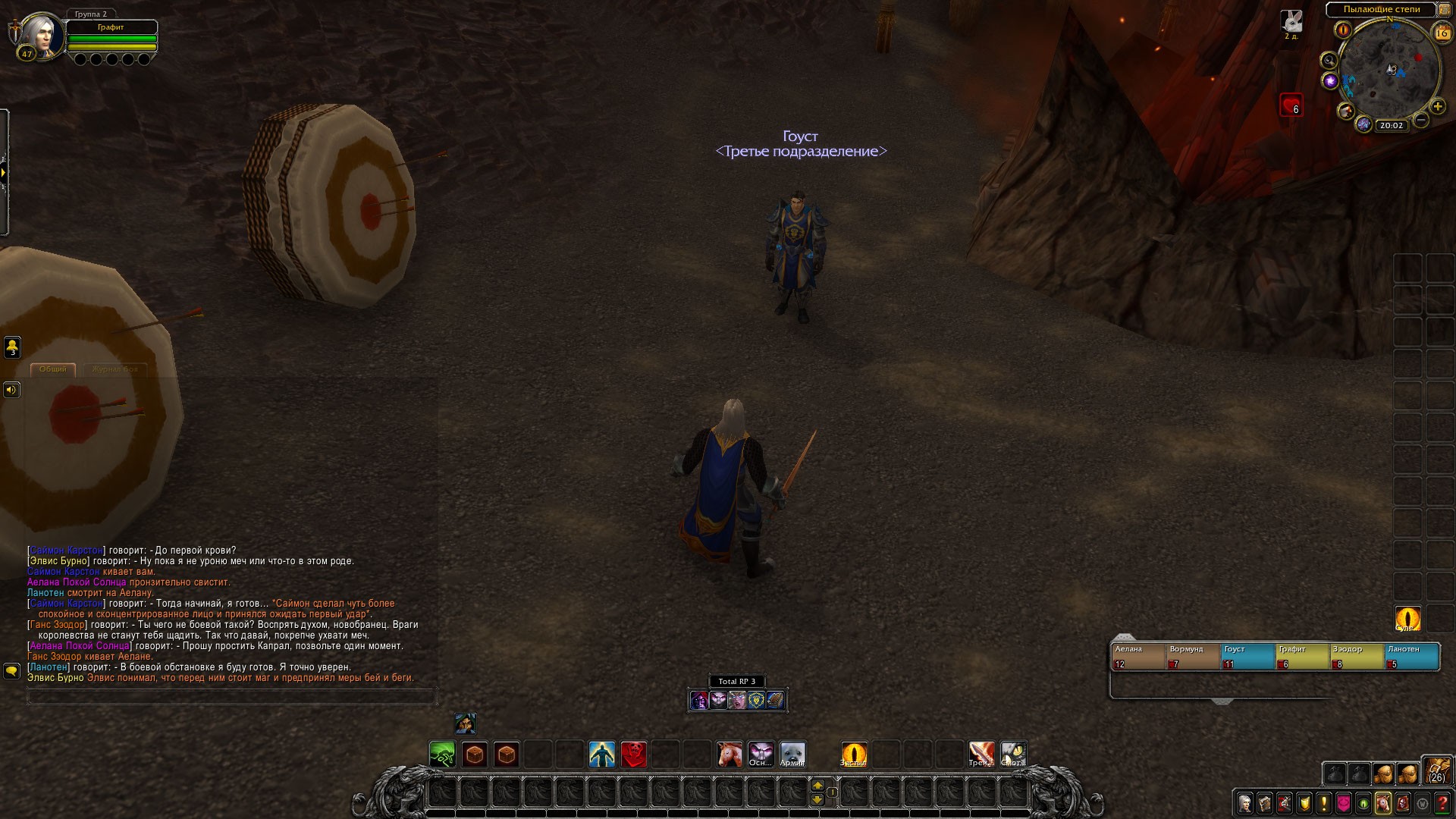The width and height of the screenshot is (1456, 819).
Task: Switch to the Общий chat tab
Action: click(x=52, y=369)
